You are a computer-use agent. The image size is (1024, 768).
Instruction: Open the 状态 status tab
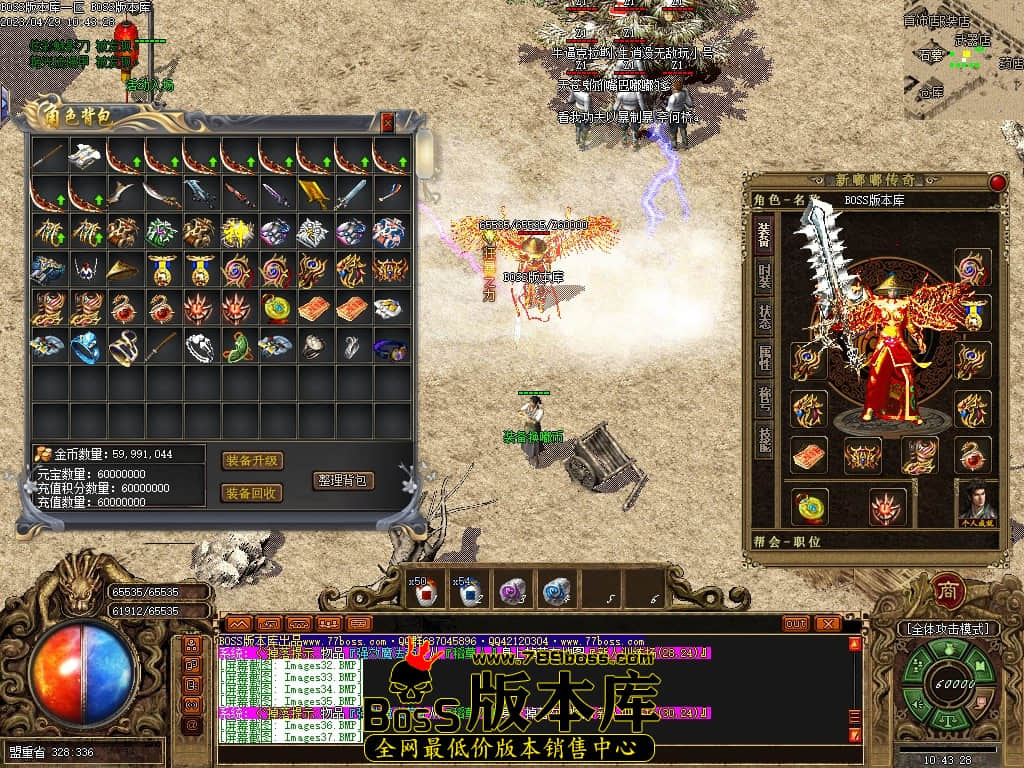(763, 318)
